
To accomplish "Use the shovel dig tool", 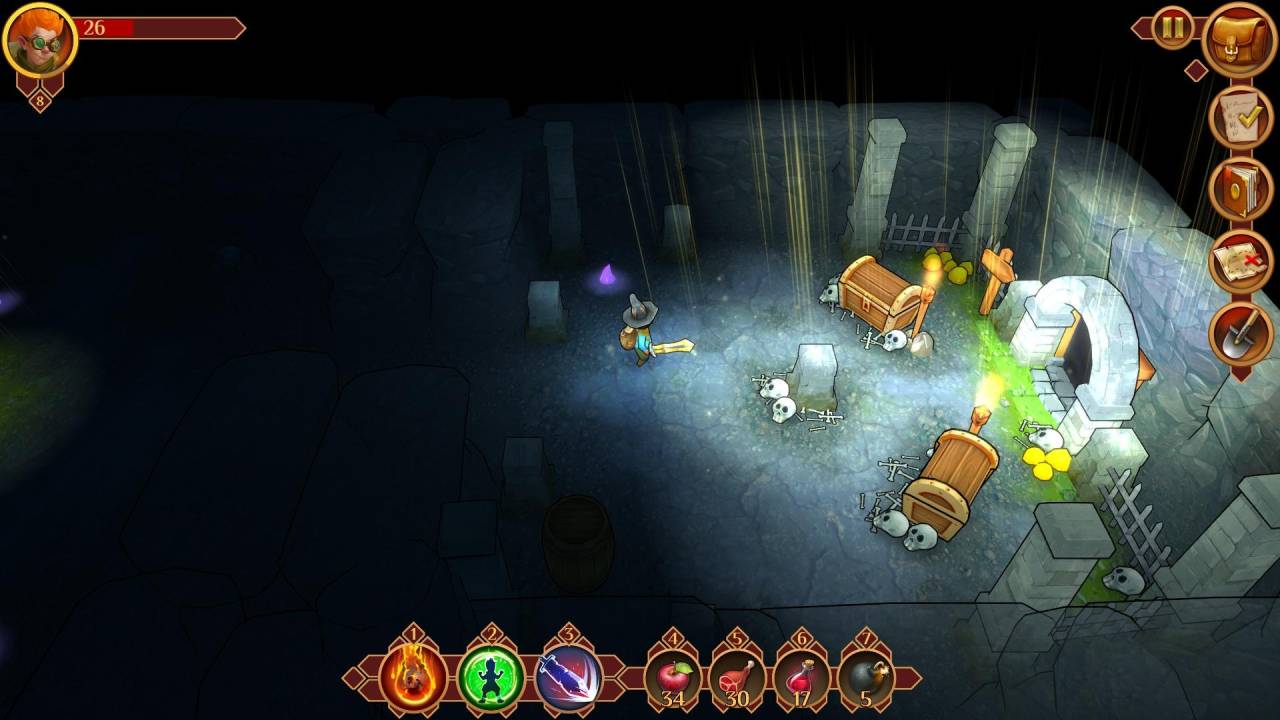I will (x=1241, y=334).
